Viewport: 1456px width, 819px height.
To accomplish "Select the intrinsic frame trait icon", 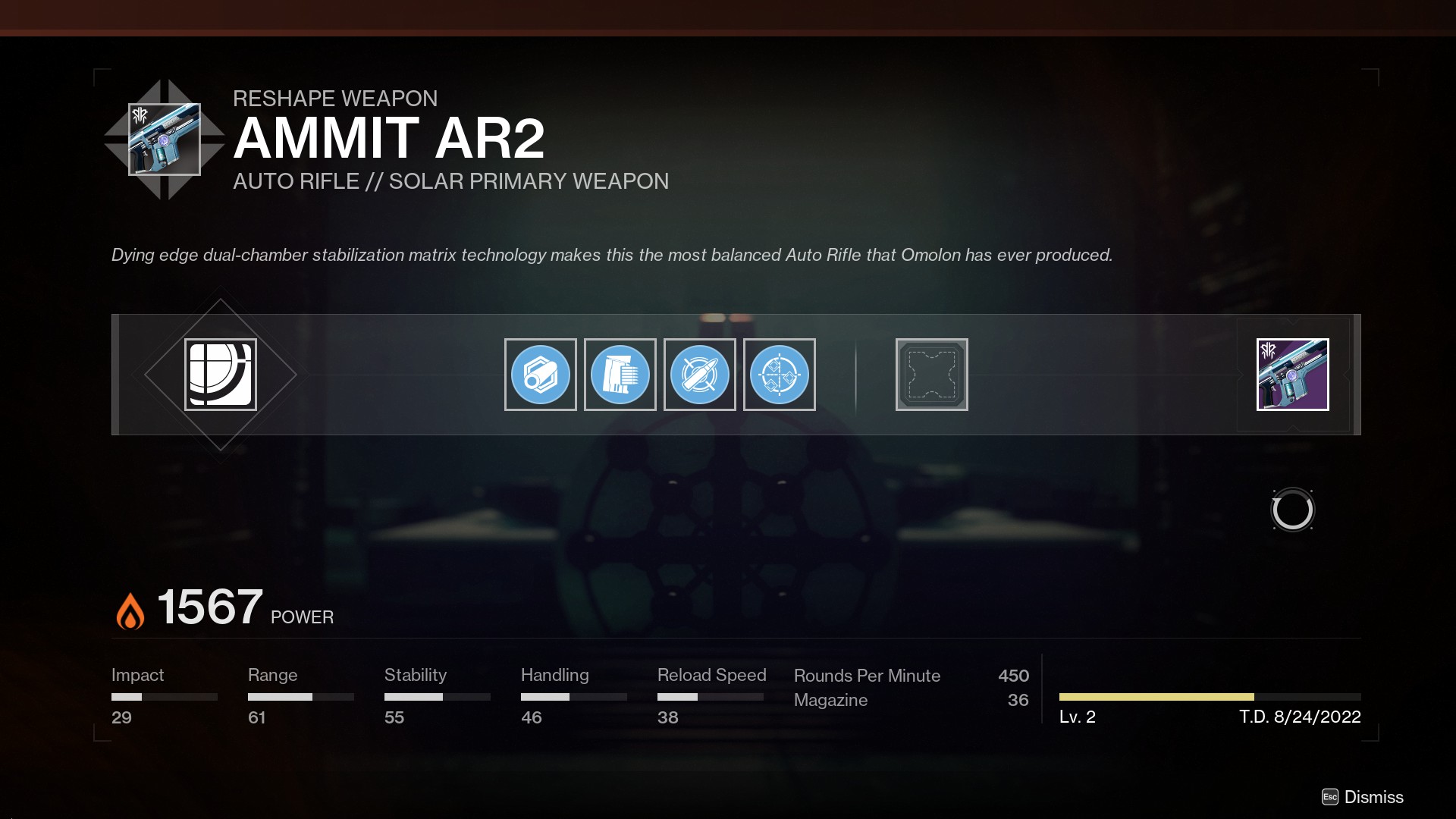I will pos(220,374).
